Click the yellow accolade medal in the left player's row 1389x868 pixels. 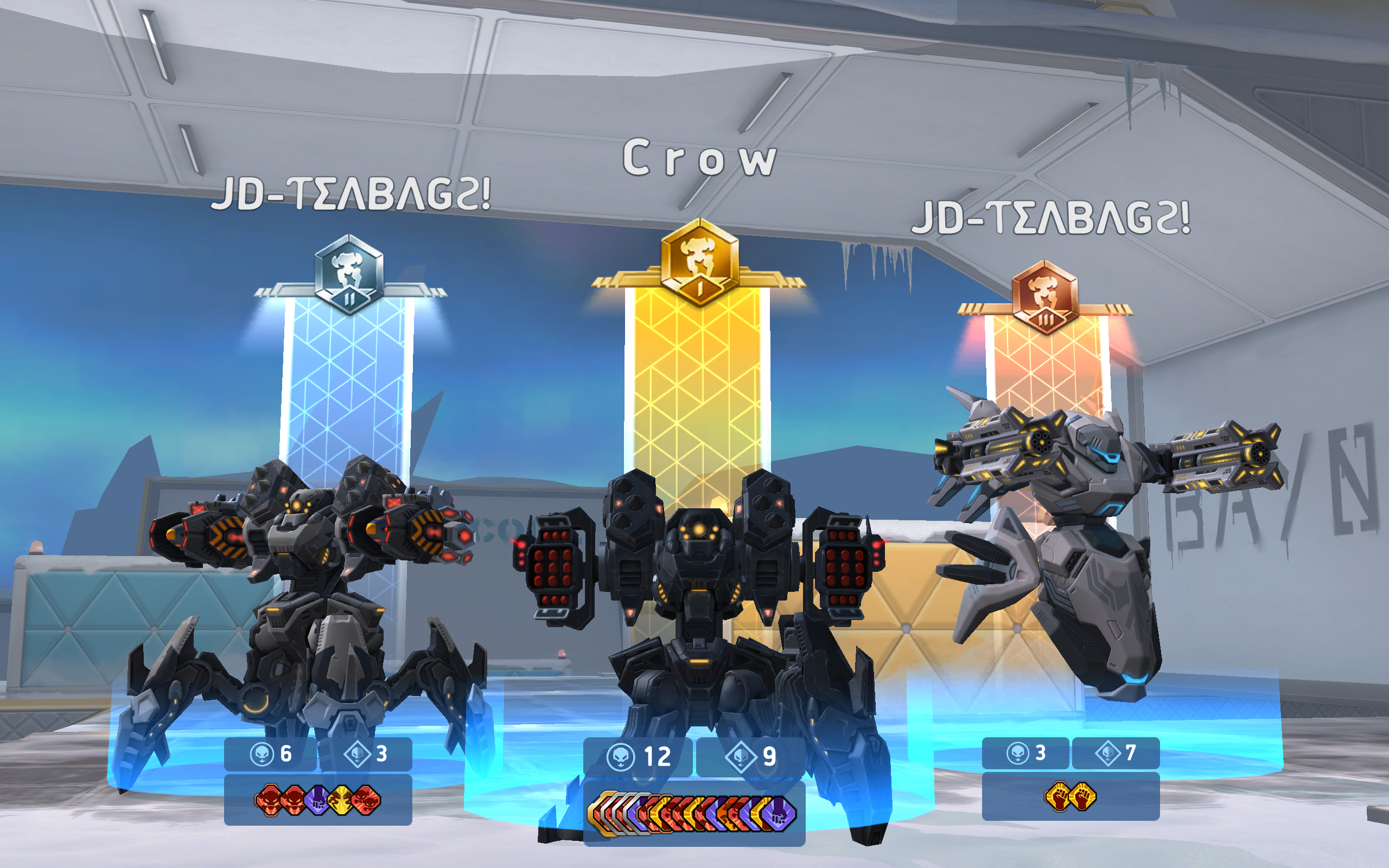(x=340, y=801)
